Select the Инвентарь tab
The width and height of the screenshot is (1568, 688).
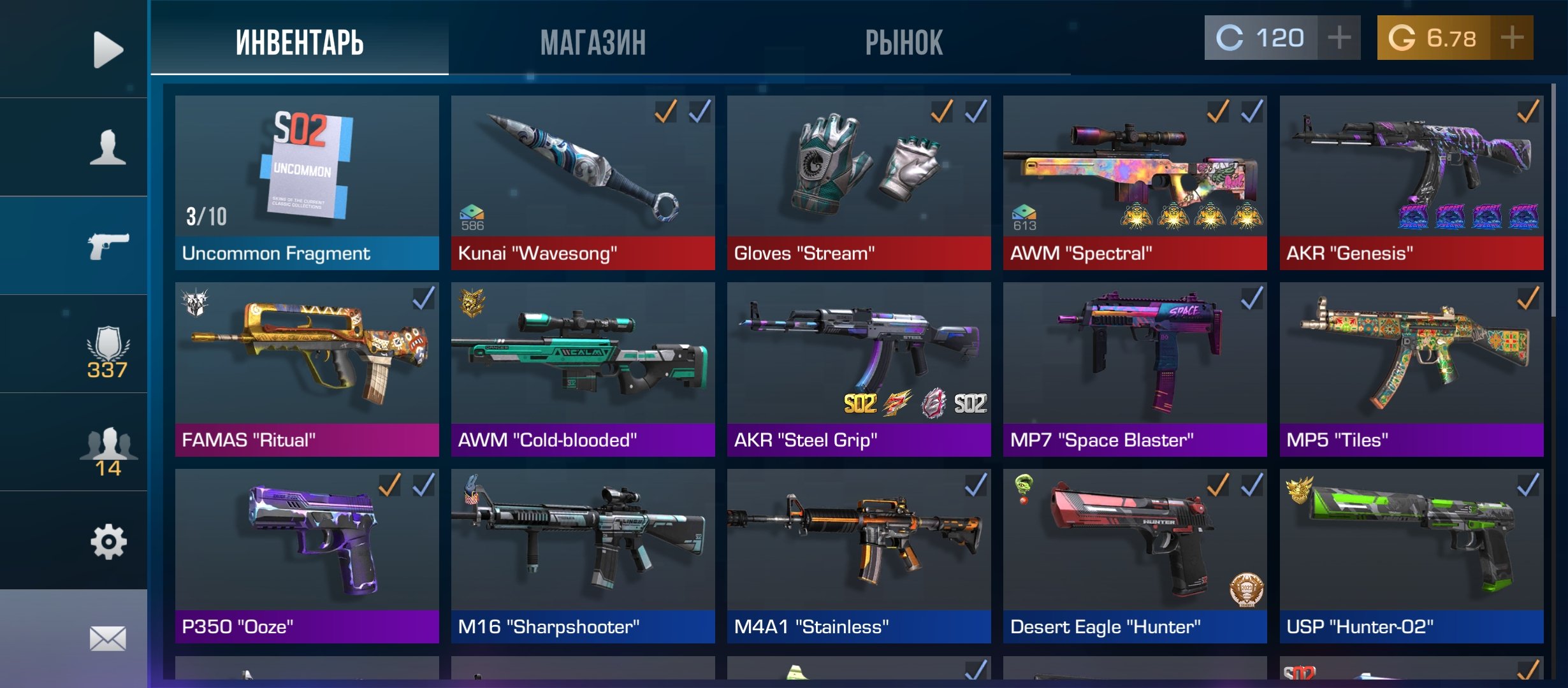[300, 42]
